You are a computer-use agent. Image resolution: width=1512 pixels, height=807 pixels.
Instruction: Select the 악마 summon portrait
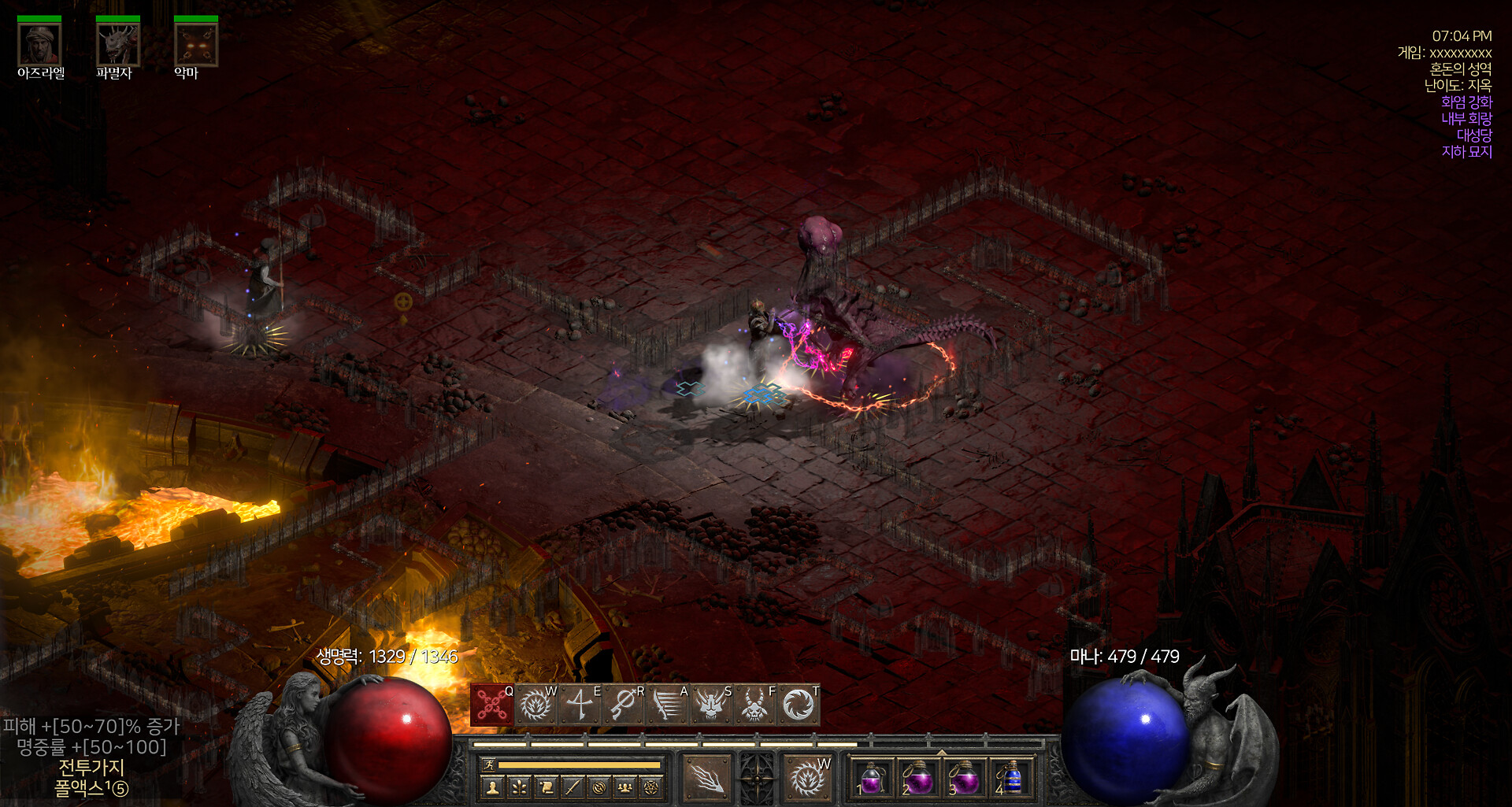195,45
